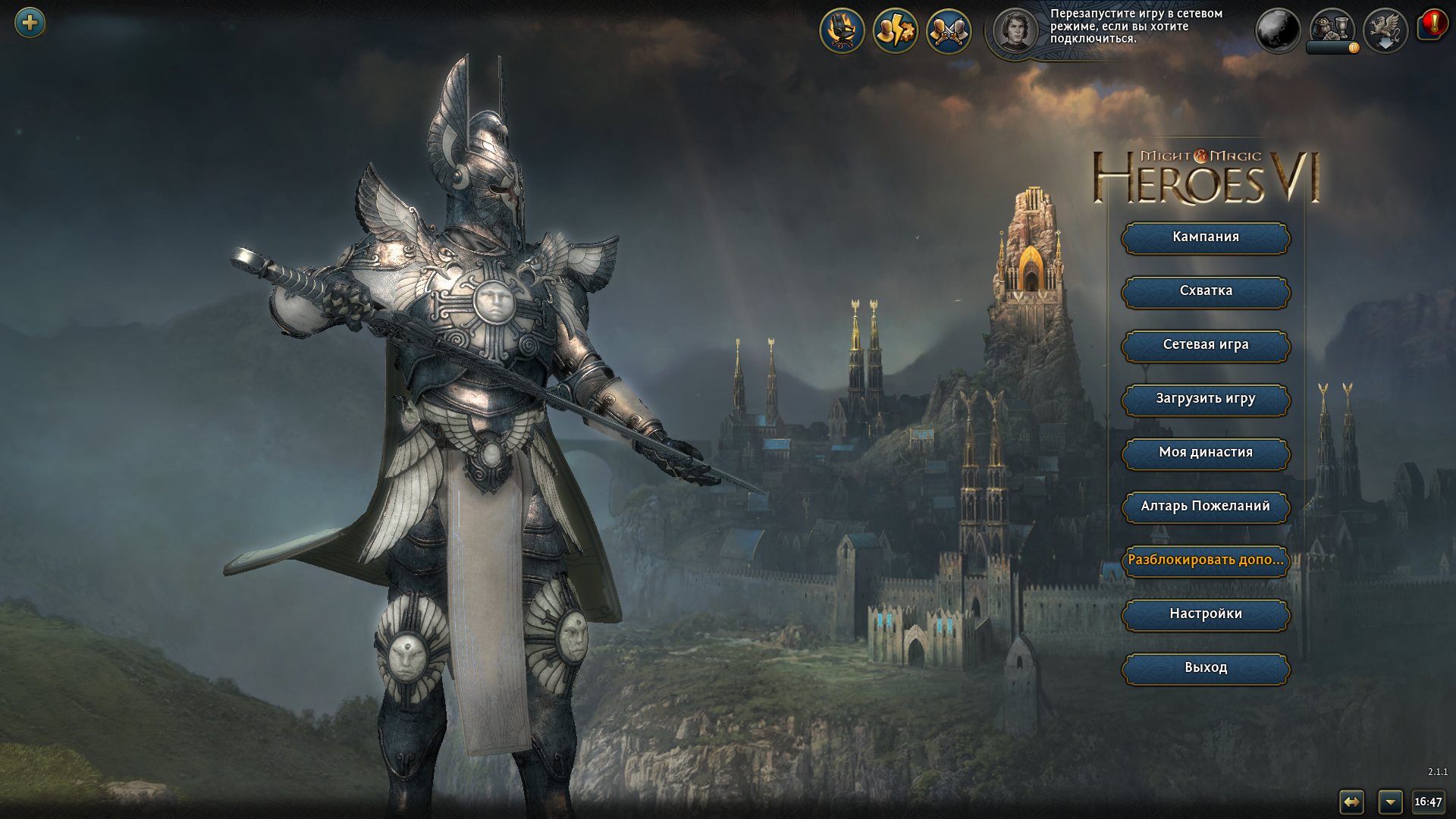Choose Сетевая игра from the menu

coord(1205,345)
